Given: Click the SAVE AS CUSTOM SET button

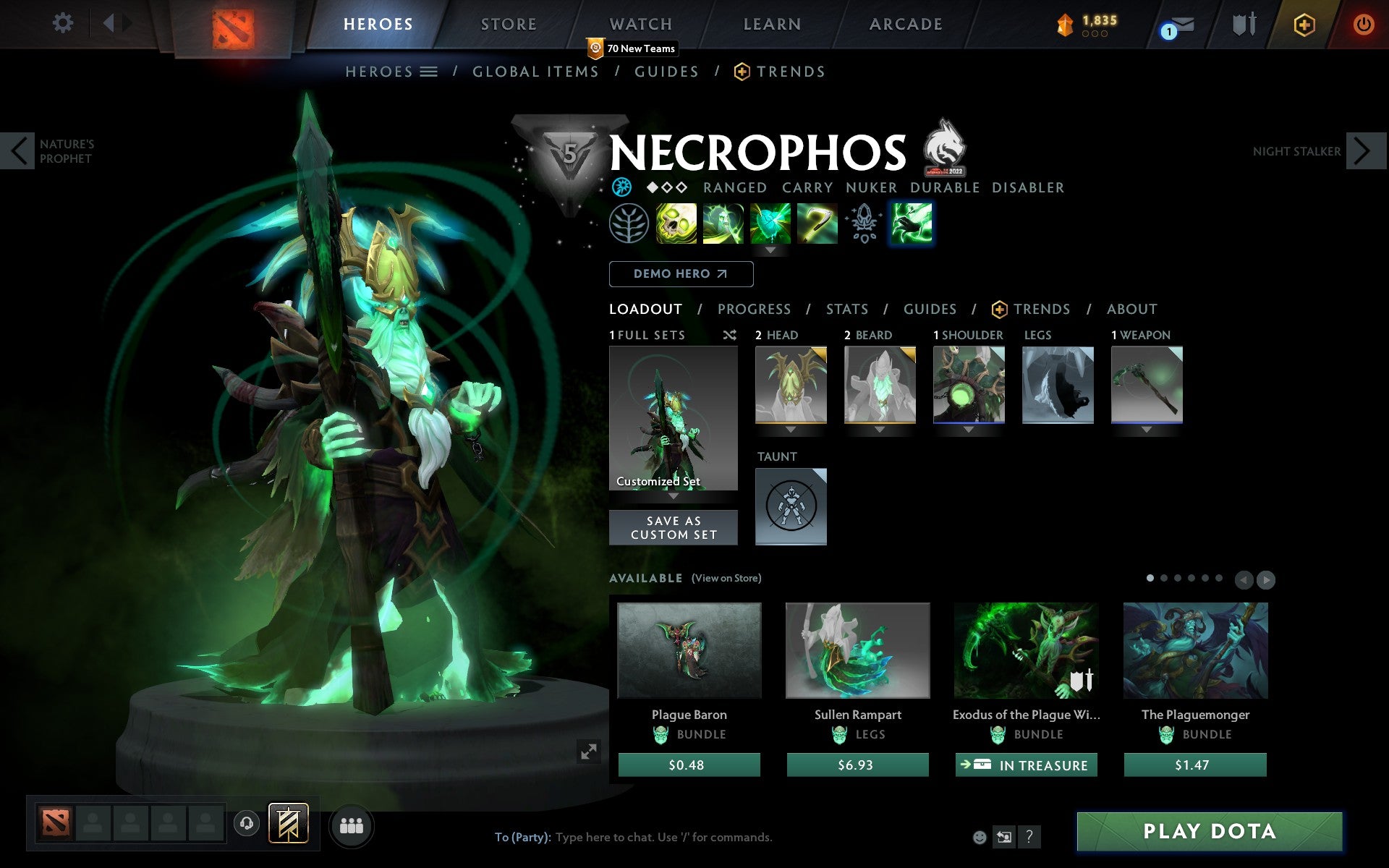Looking at the screenshot, I should coord(673,527).
